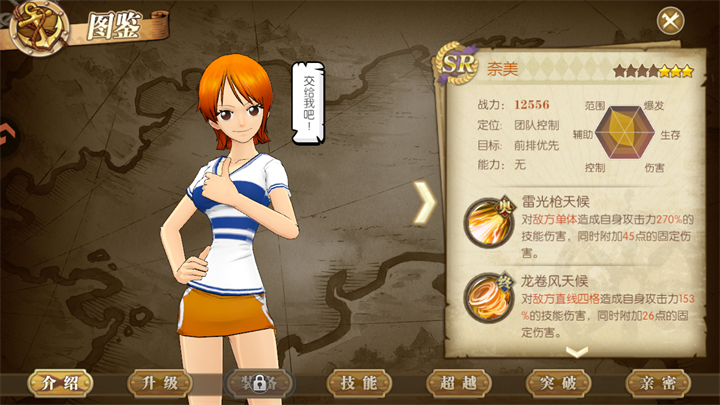Select the 龙卷风天候 skill icon
The width and height of the screenshot is (720, 405).
[489, 297]
